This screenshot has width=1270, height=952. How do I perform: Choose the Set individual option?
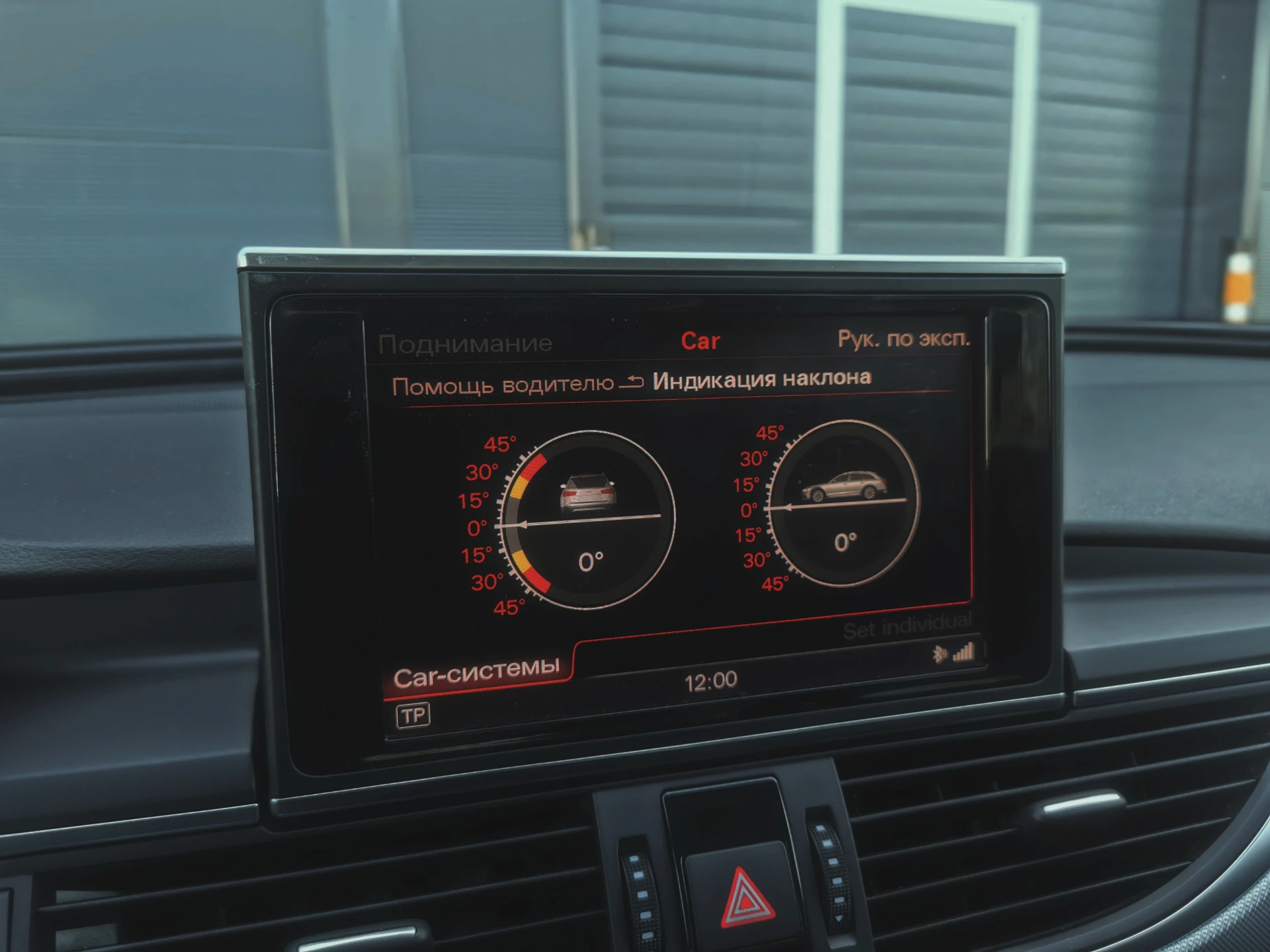pyautogui.click(x=908, y=626)
